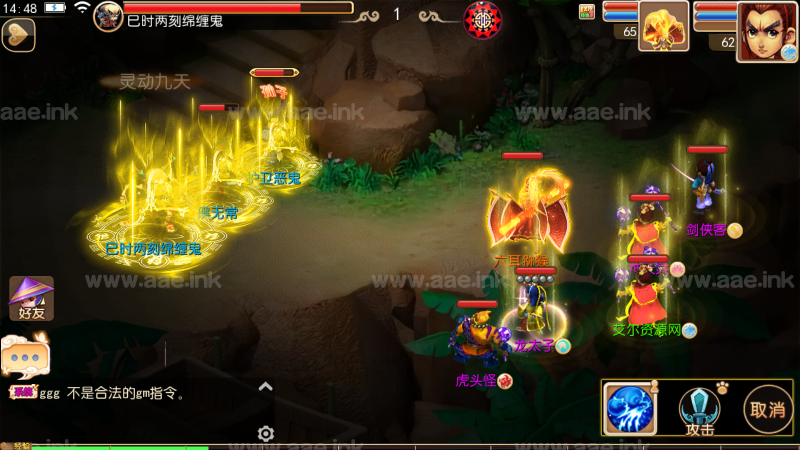Viewport: 800px width, 450px height.
Task: Activate the blue lightning storm skill
Action: click(x=630, y=409)
